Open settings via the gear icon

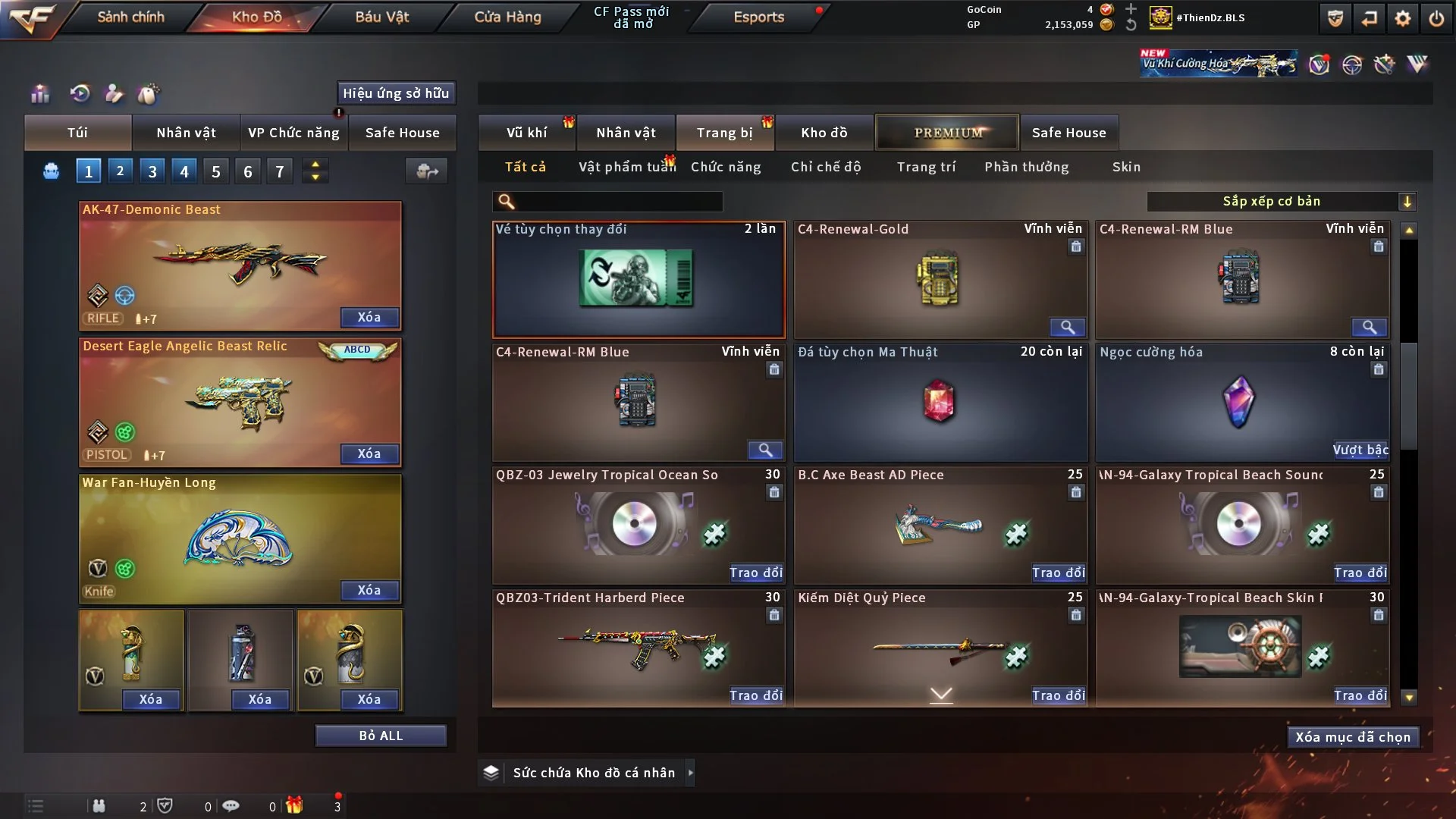click(x=1402, y=18)
